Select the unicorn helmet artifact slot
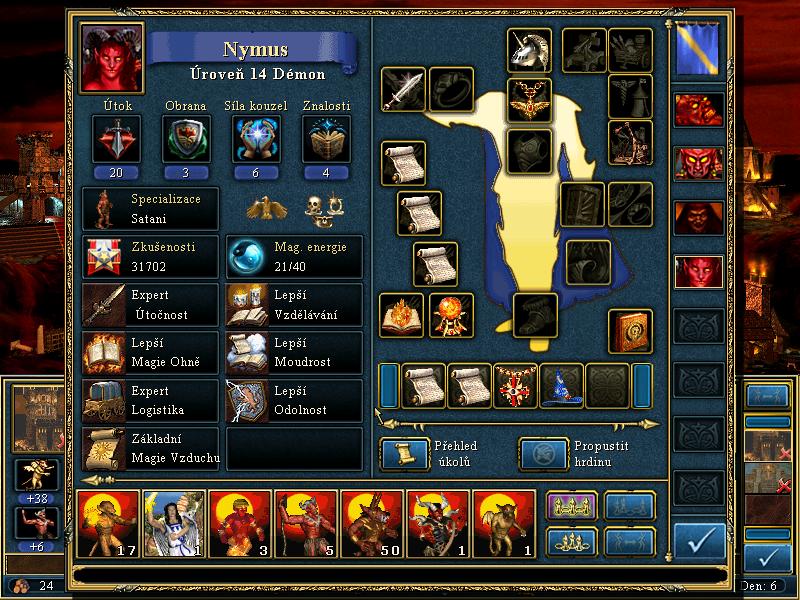 (x=530, y=49)
